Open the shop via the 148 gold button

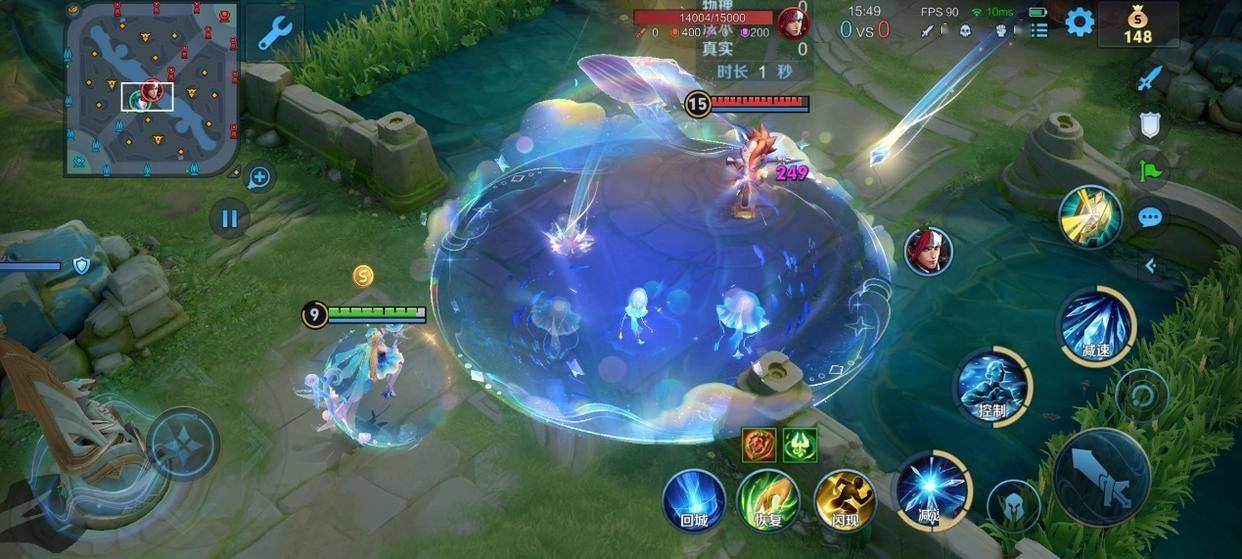click(1137, 24)
